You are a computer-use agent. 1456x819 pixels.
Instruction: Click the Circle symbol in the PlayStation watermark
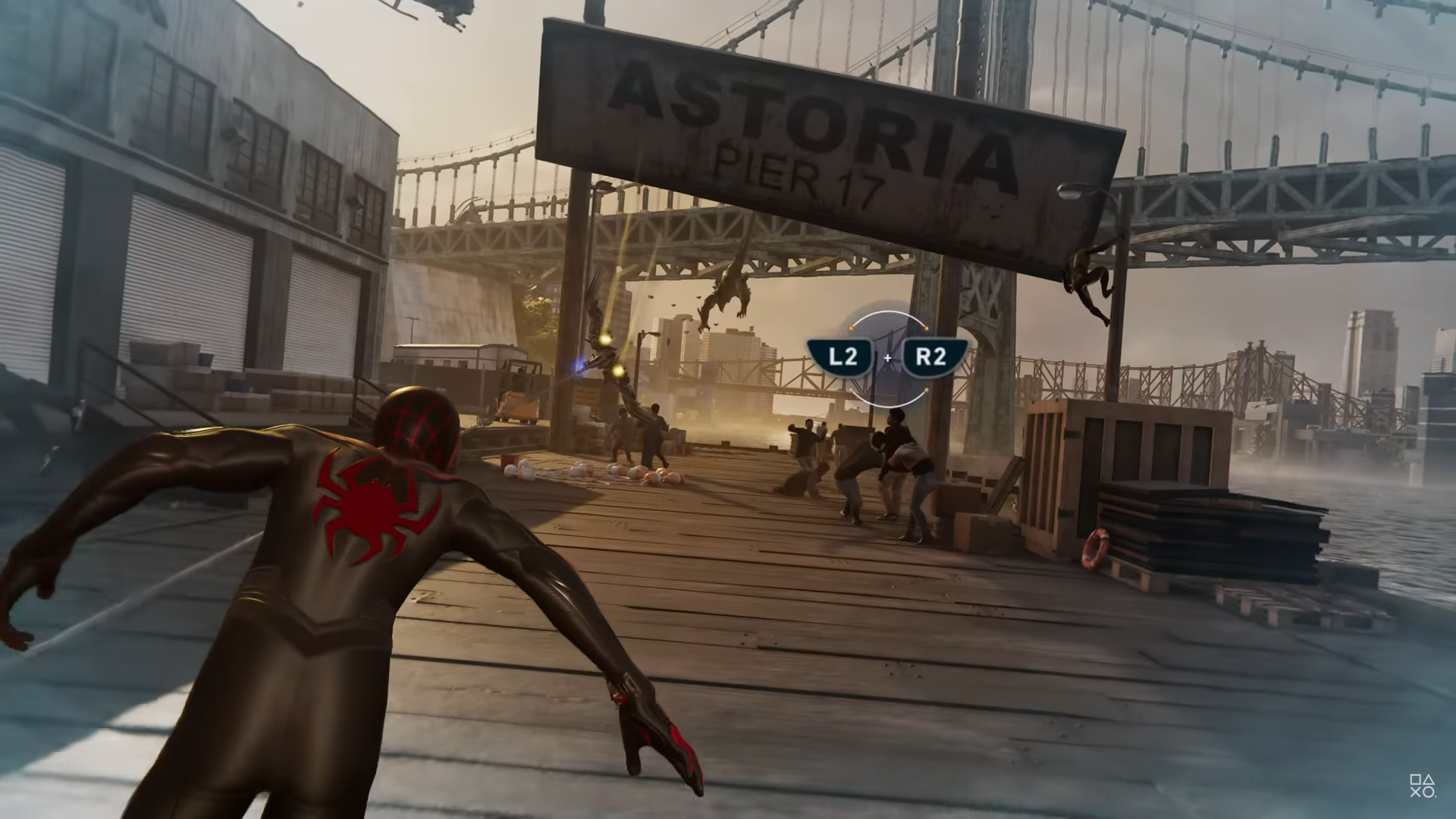click(x=1428, y=792)
